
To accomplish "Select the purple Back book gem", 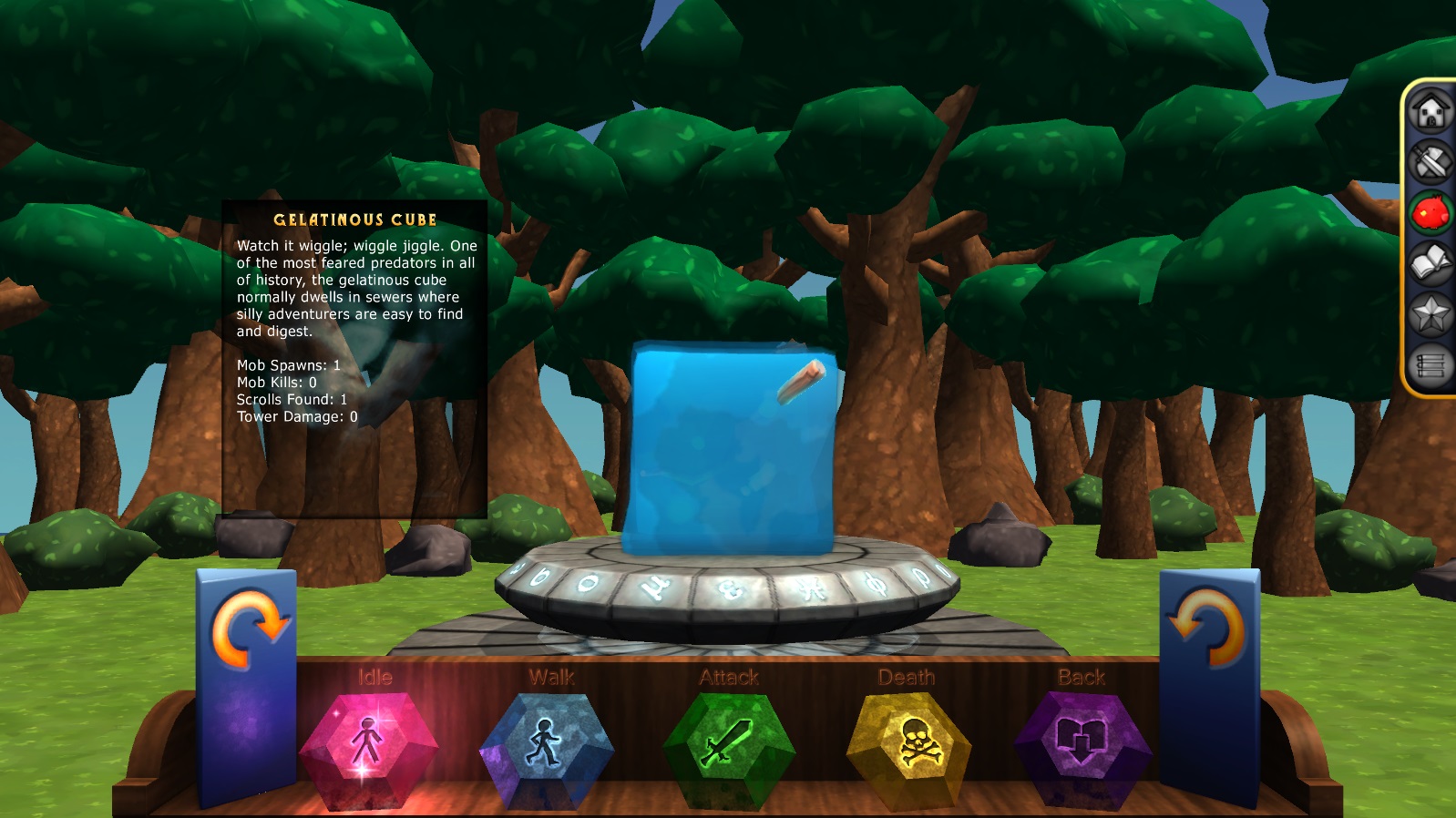I will click(x=1082, y=741).
